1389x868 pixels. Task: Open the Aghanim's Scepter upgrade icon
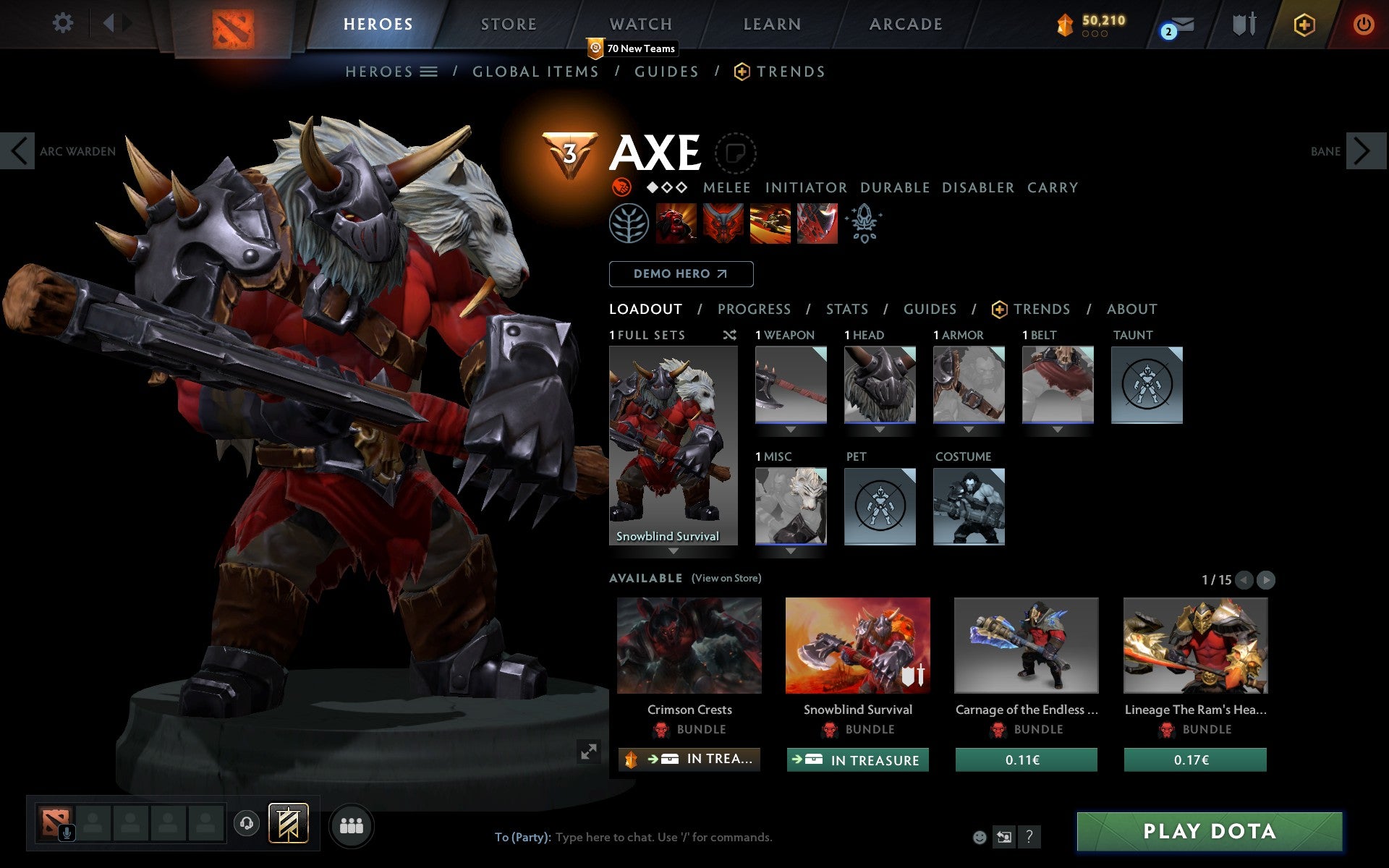(x=865, y=224)
